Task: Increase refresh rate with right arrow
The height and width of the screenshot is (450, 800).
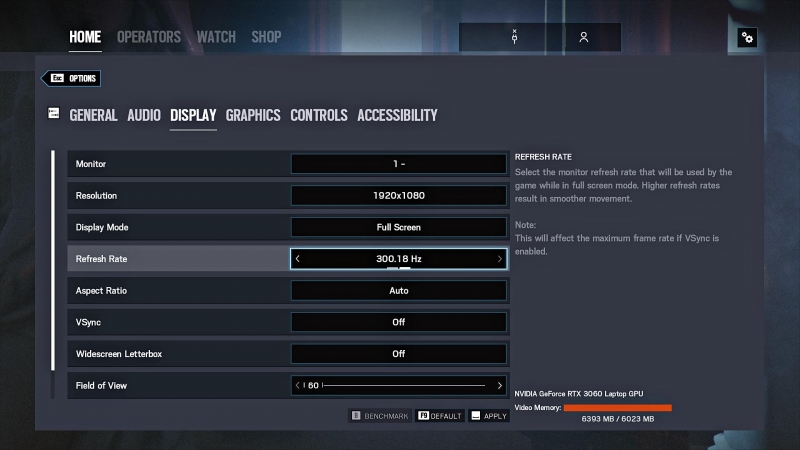Action: coord(500,259)
